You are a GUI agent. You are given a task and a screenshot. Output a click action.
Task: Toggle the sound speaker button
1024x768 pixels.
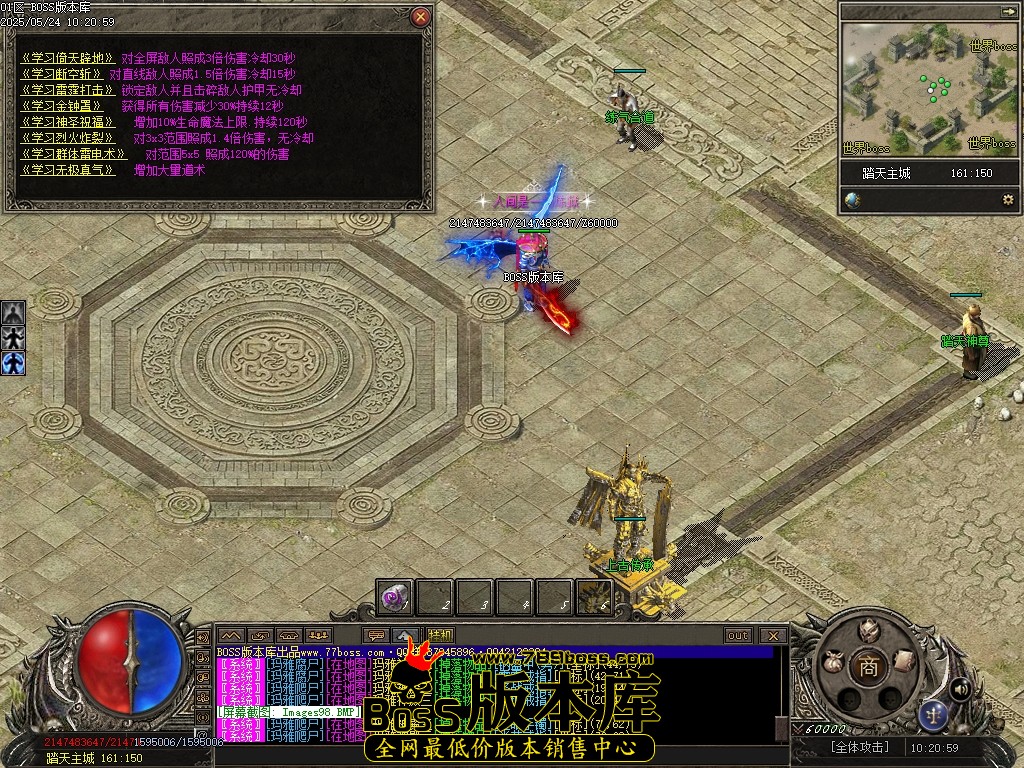coord(960,688)
